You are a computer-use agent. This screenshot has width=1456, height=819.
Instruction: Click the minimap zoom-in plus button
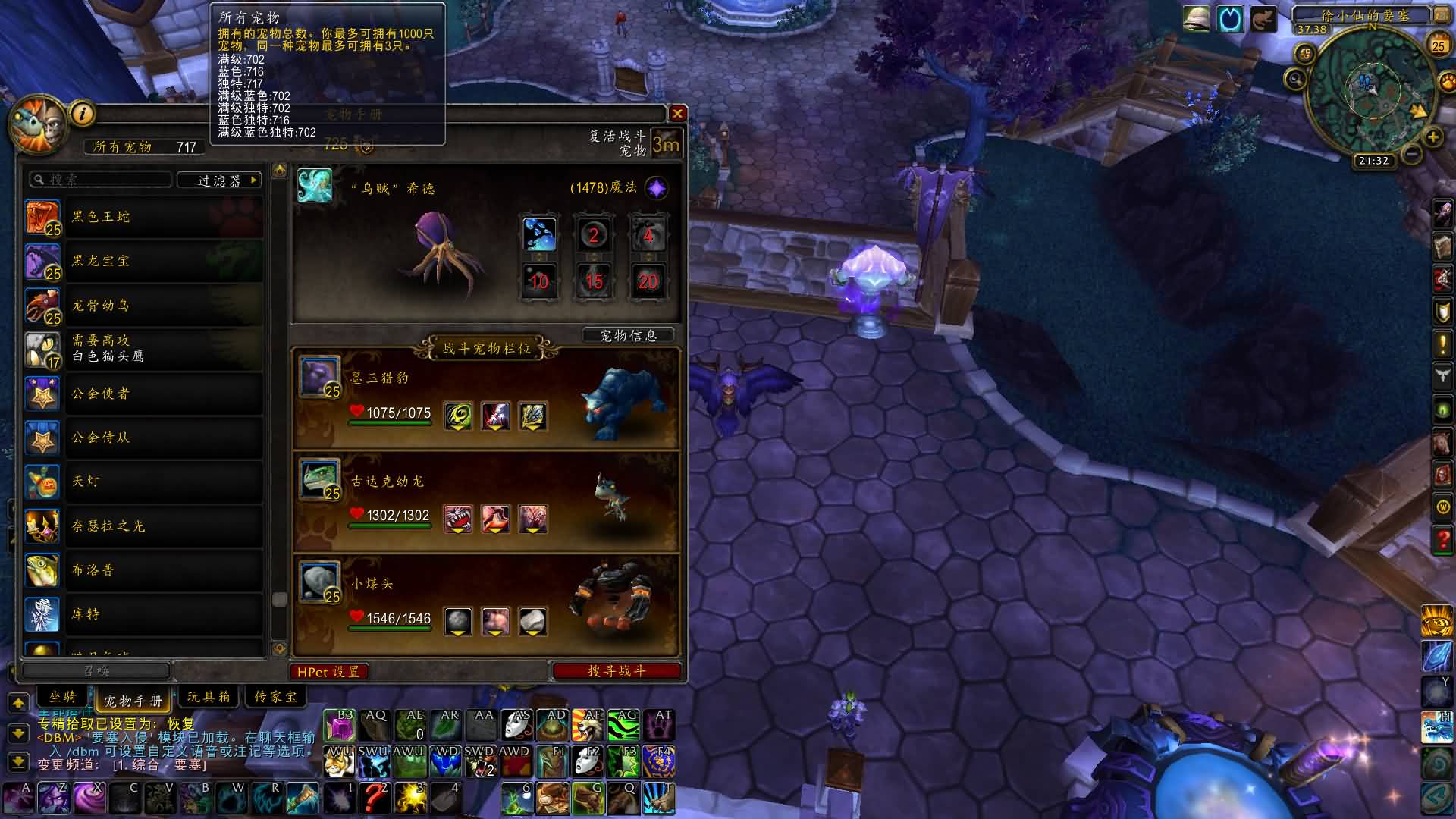[1432, 137]
